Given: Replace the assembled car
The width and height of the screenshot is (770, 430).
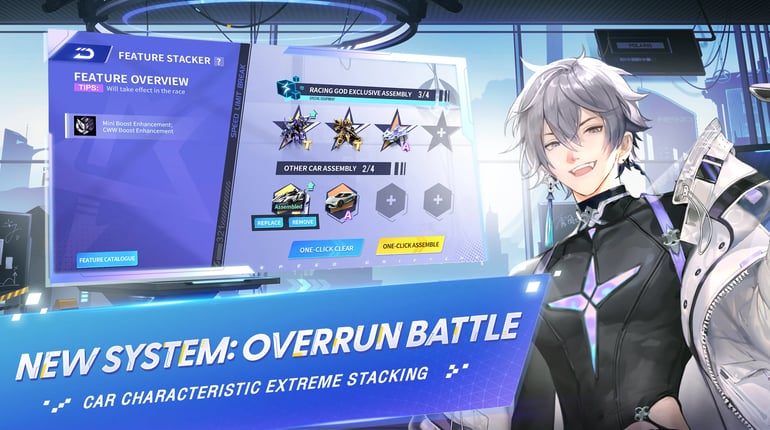Looking at the screenshot, I should click(x=270, y=224).
